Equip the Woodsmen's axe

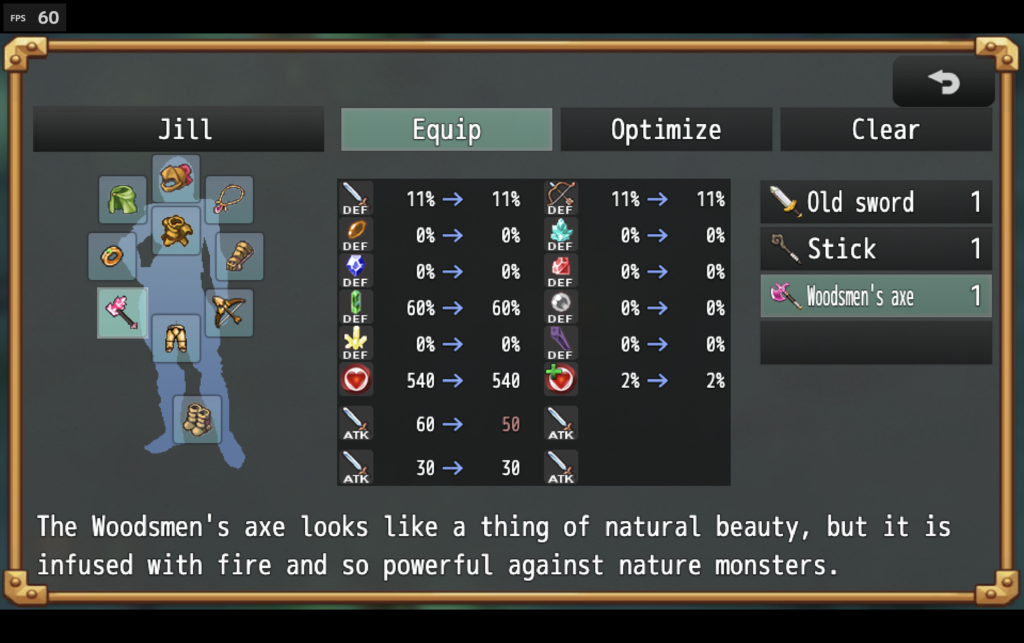(x=875, y=296)
